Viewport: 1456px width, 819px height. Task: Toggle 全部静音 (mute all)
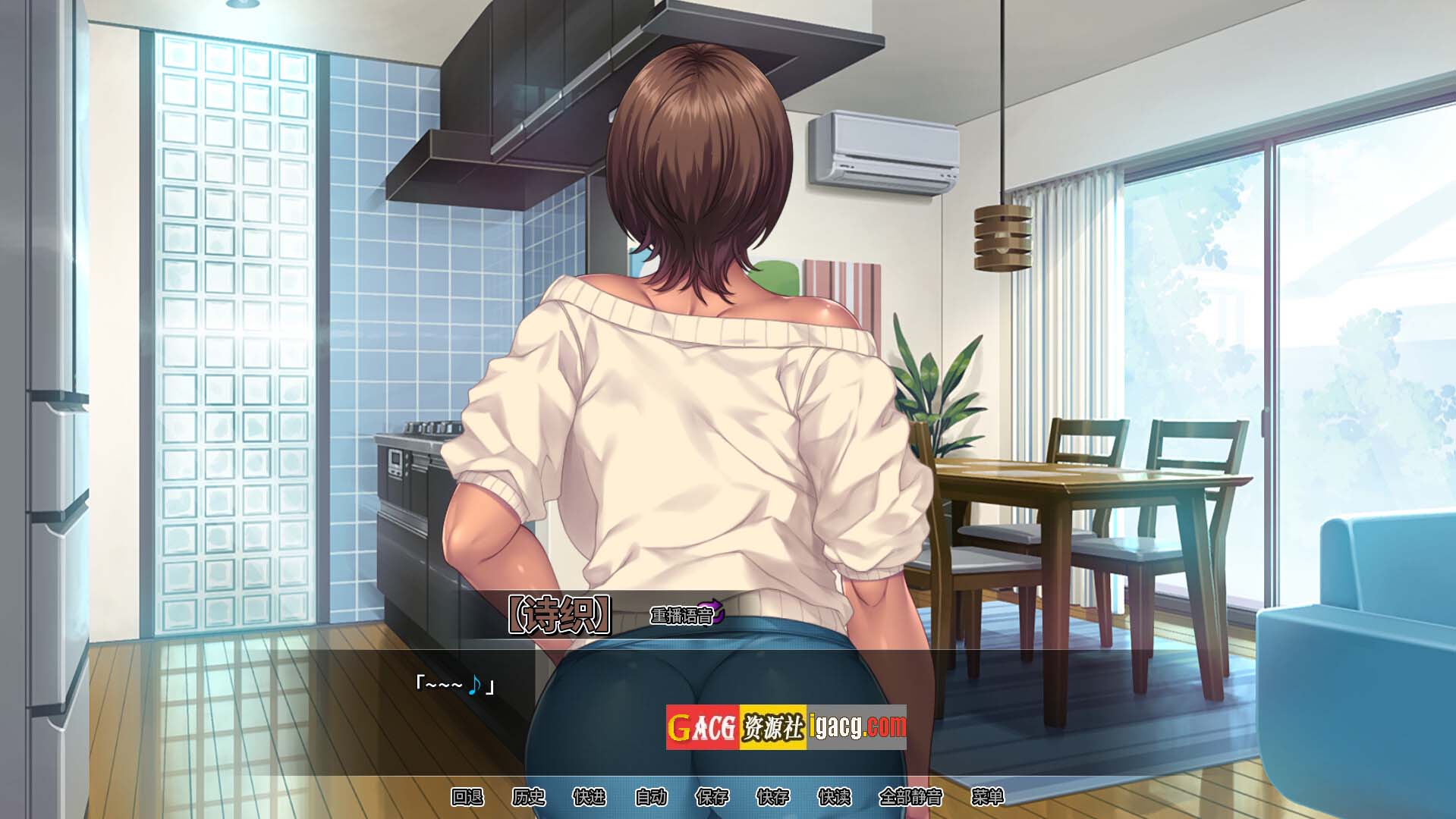[x=910, y=797]
